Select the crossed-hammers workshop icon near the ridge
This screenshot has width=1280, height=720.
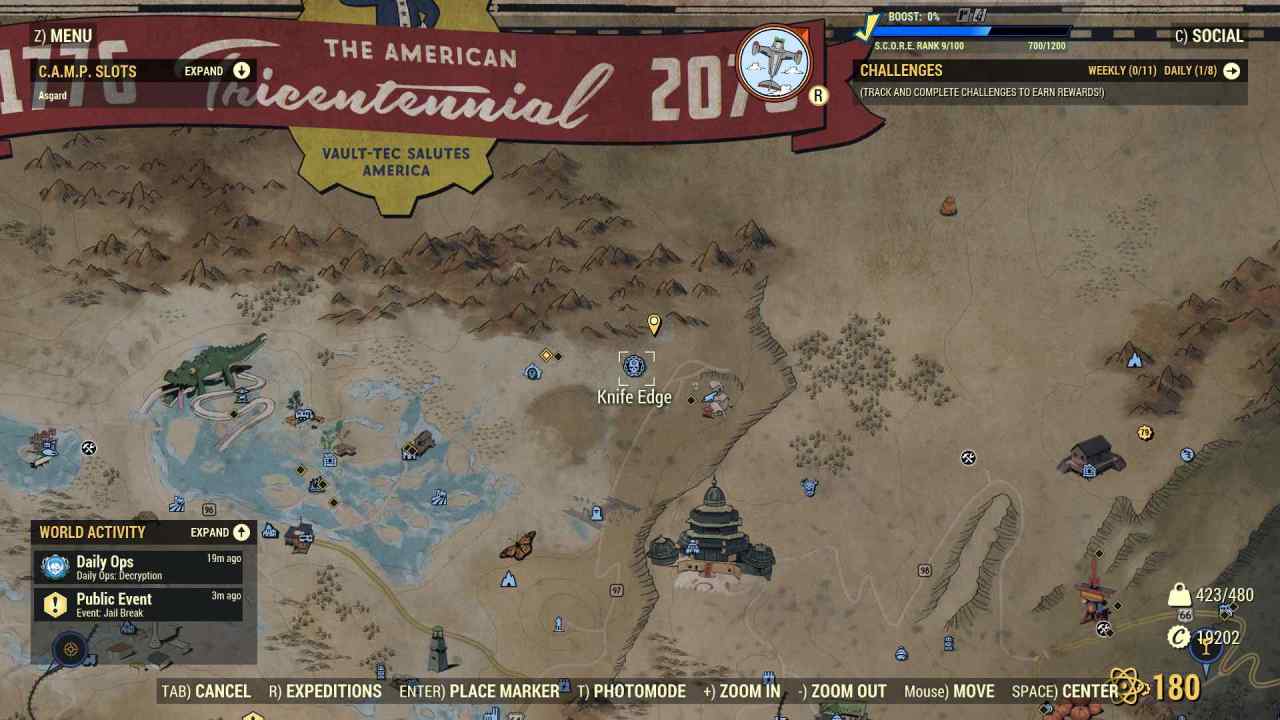[x=966, y=459]
